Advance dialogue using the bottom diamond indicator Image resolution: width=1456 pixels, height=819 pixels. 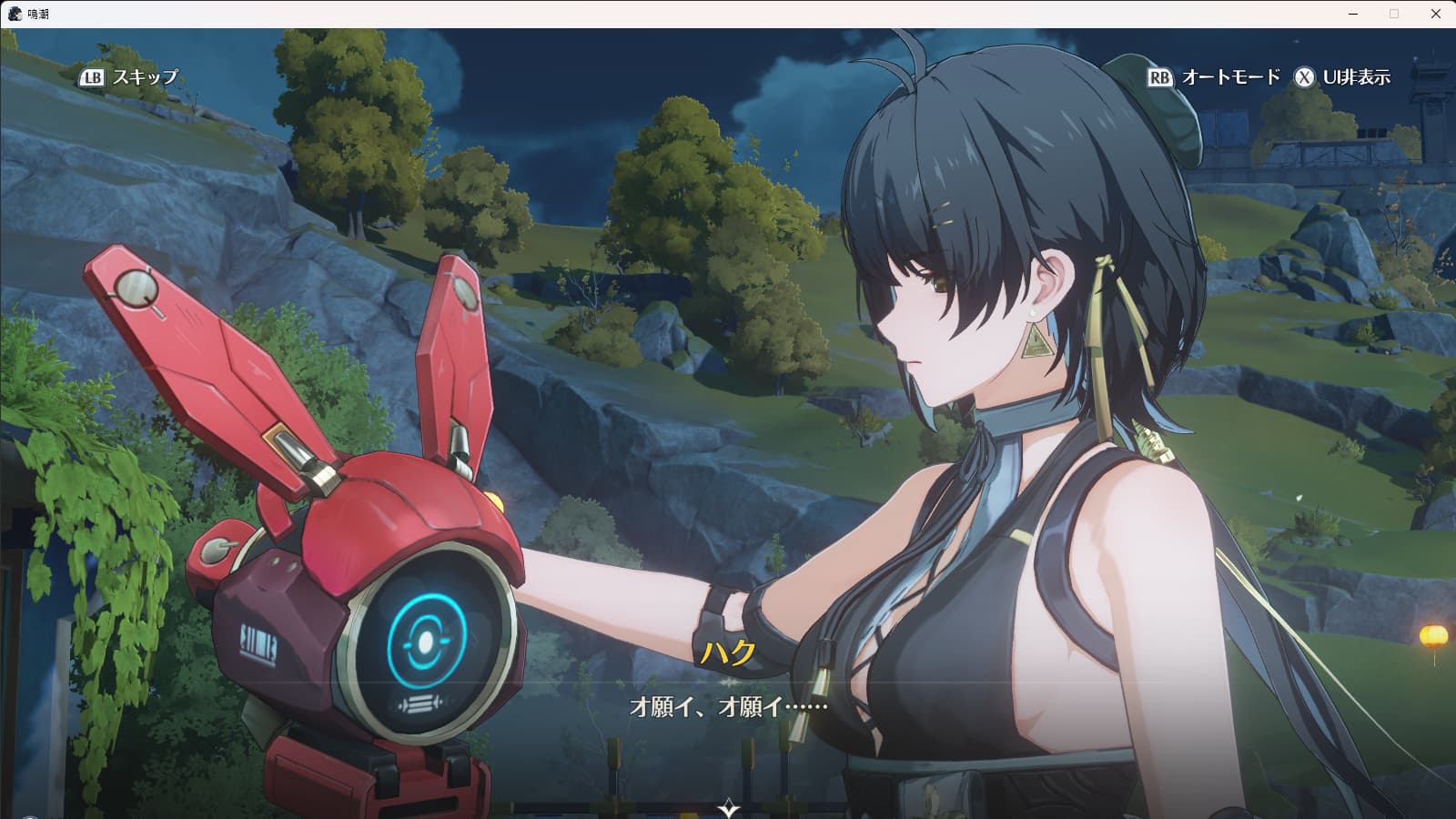[x=728, y=807]
